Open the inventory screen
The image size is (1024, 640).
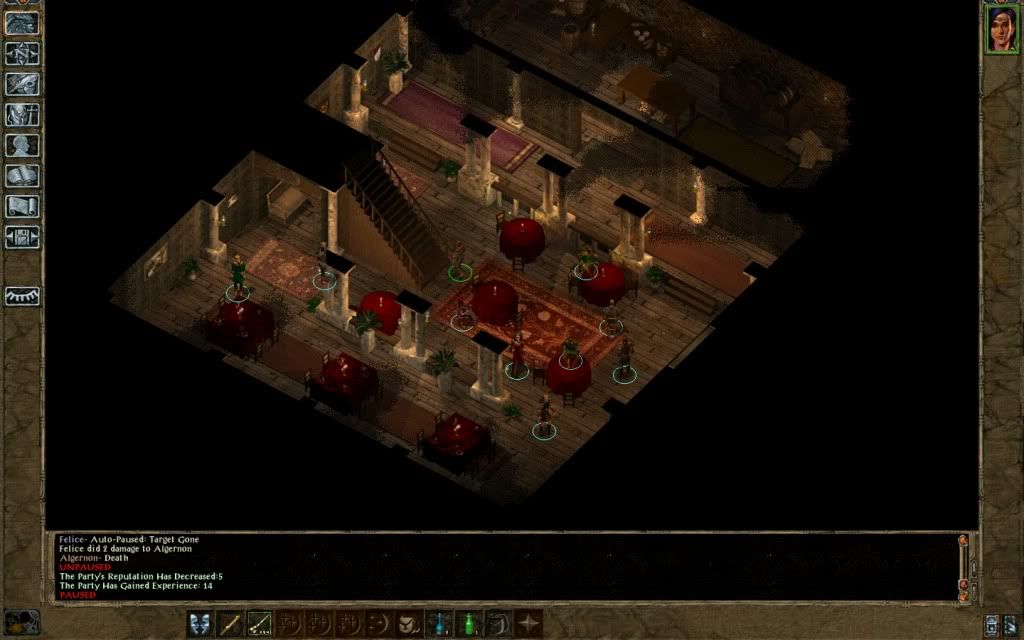coord(22,115)
